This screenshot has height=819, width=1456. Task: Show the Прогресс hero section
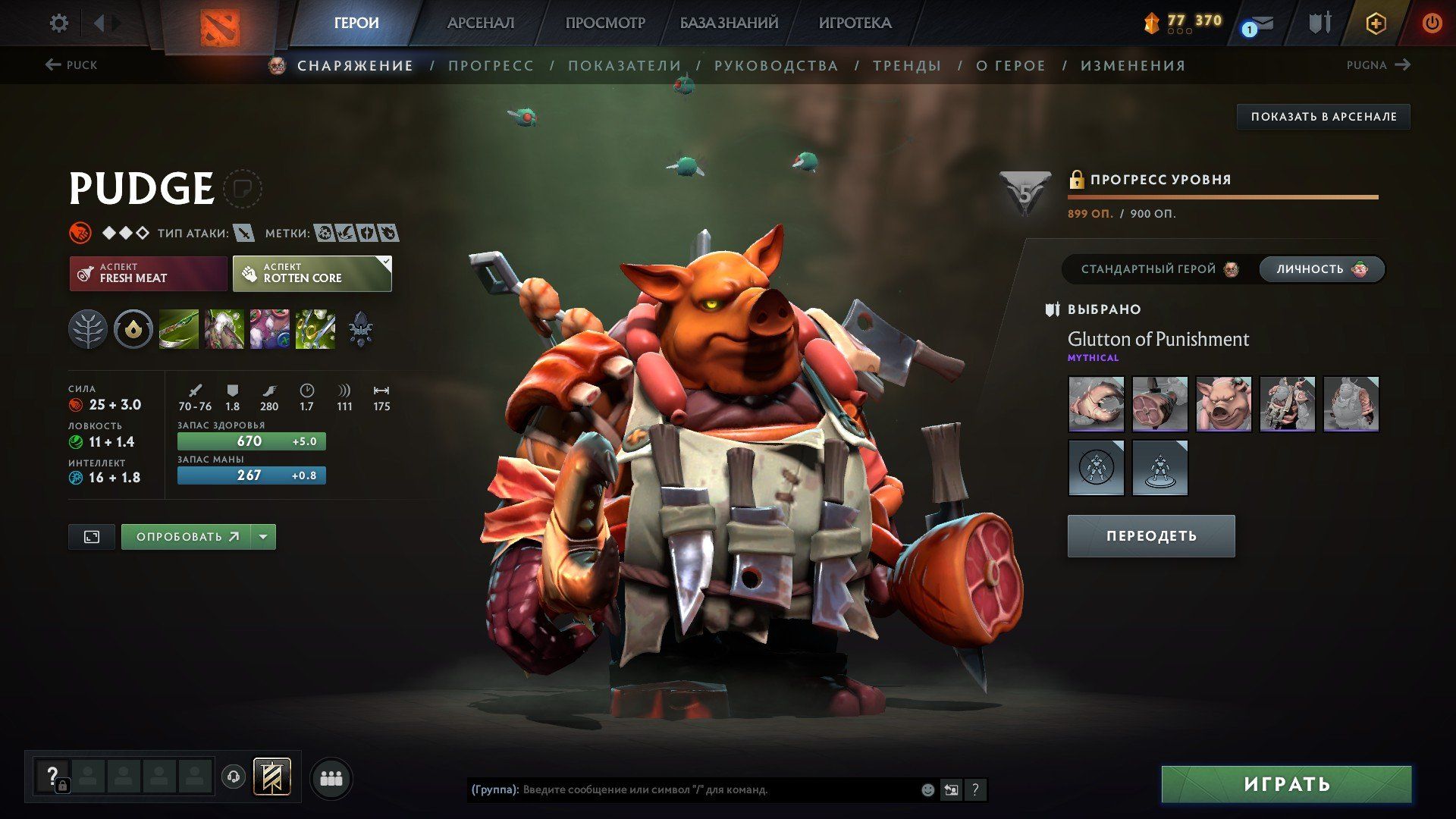(x=491, y=66)
